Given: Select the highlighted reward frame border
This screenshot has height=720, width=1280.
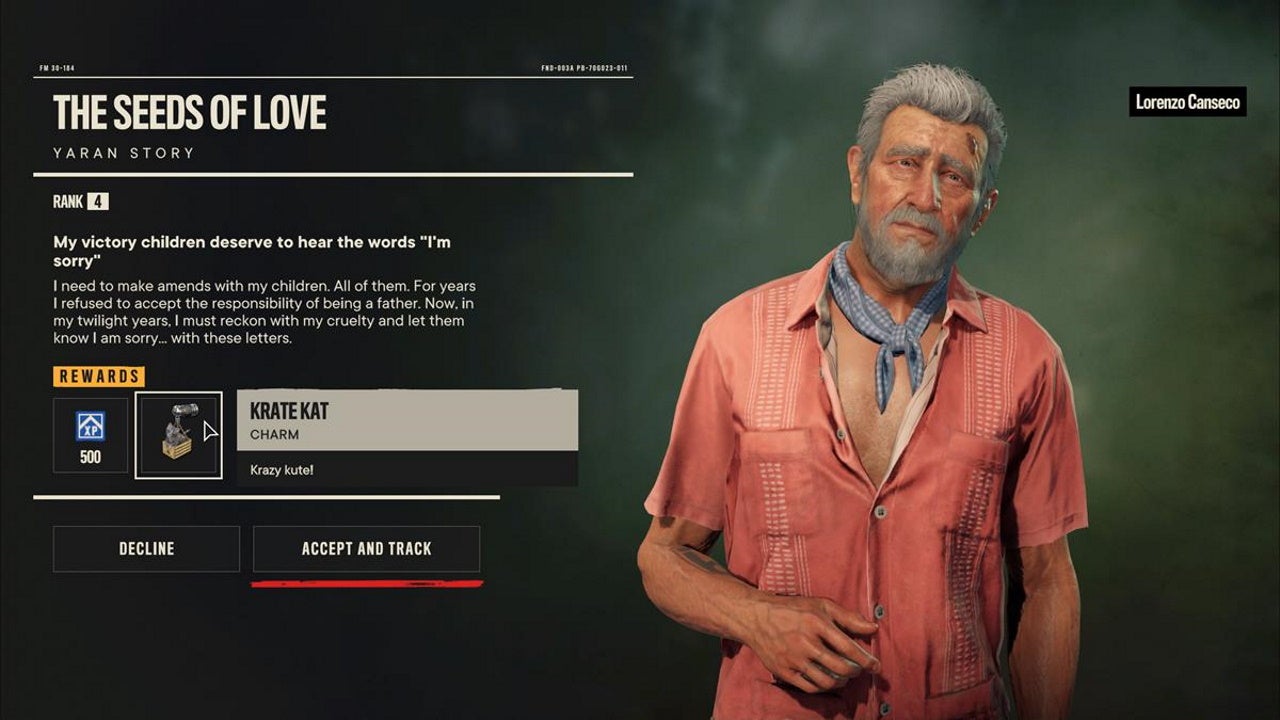Looking at the screenshot, I should pyautogui.click(x=178, y=393).
